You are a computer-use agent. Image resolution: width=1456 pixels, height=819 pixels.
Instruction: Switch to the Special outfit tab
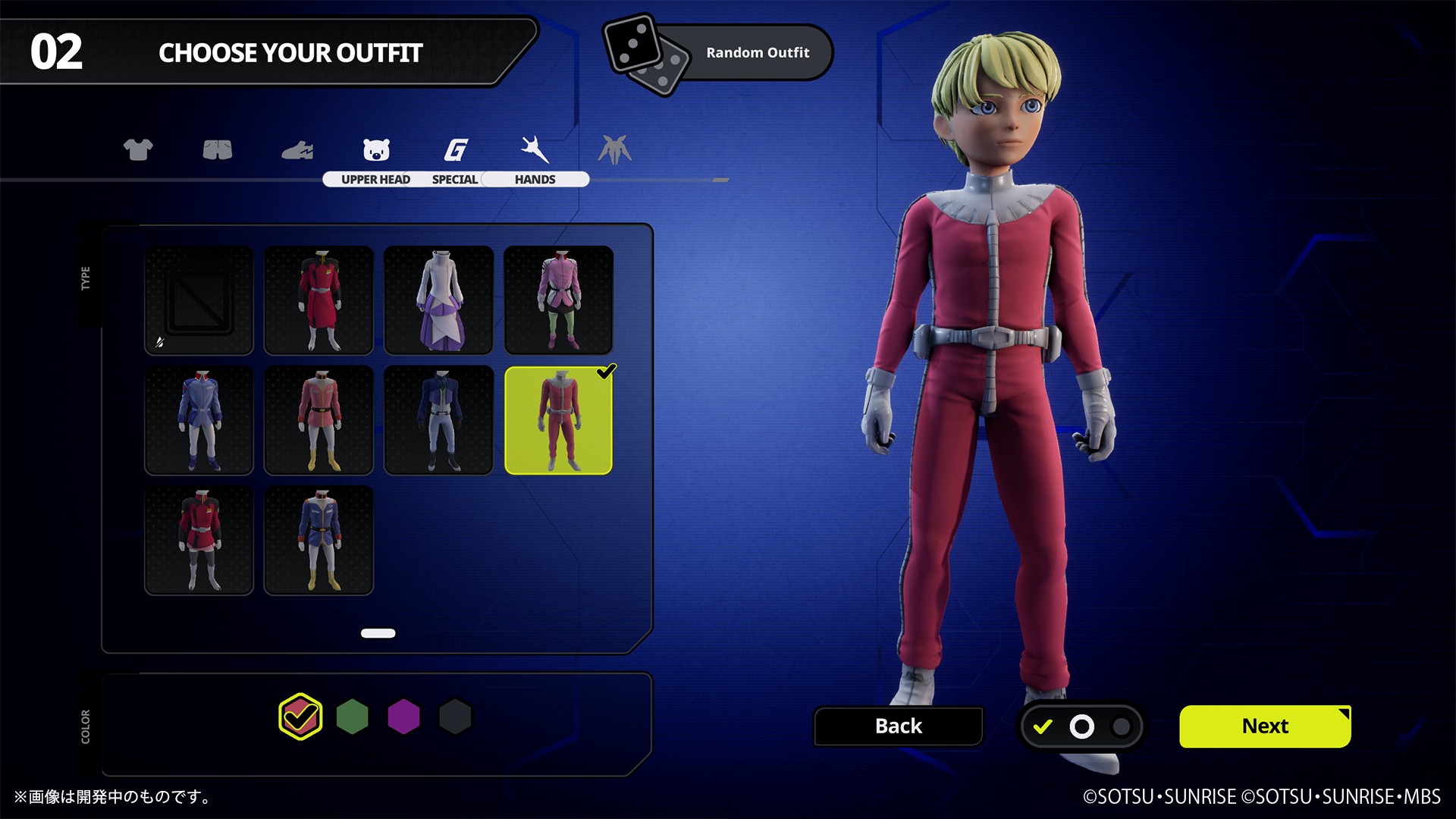click(x=455, y=159)
